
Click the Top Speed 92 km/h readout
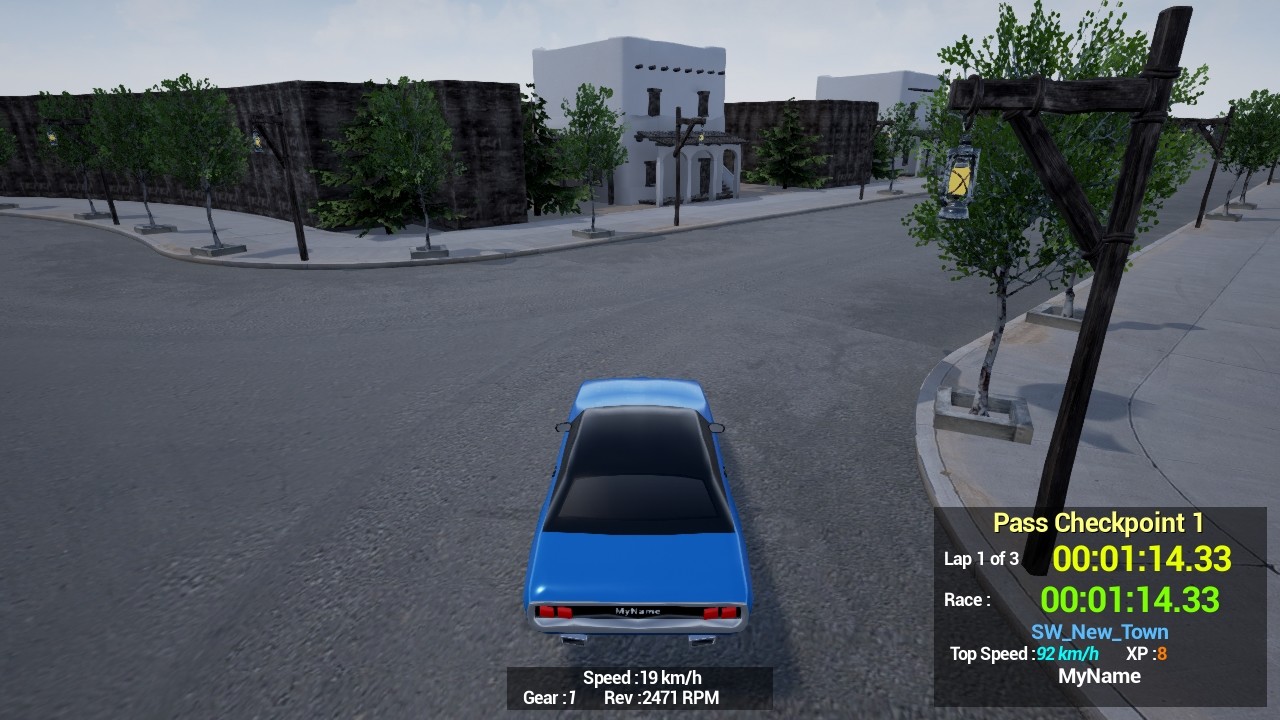pos(1023,654)
